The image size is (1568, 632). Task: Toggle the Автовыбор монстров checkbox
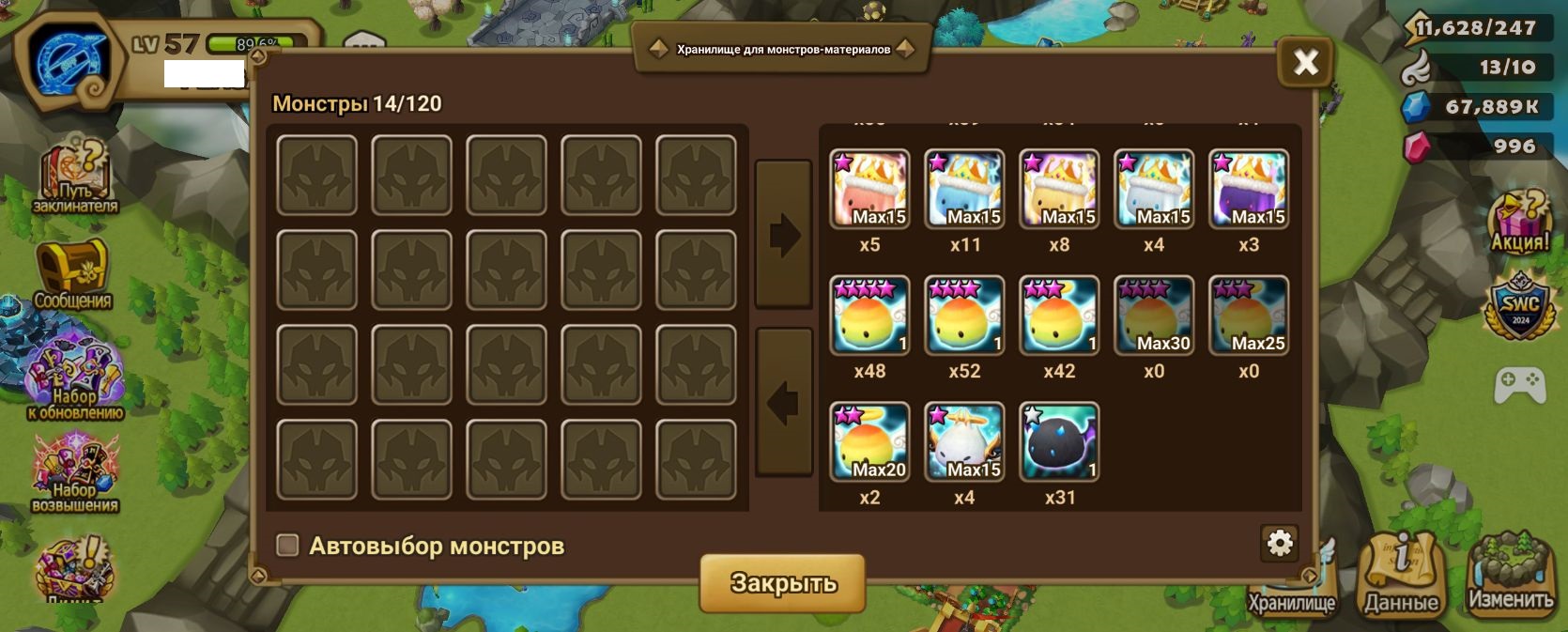[287, 546]
